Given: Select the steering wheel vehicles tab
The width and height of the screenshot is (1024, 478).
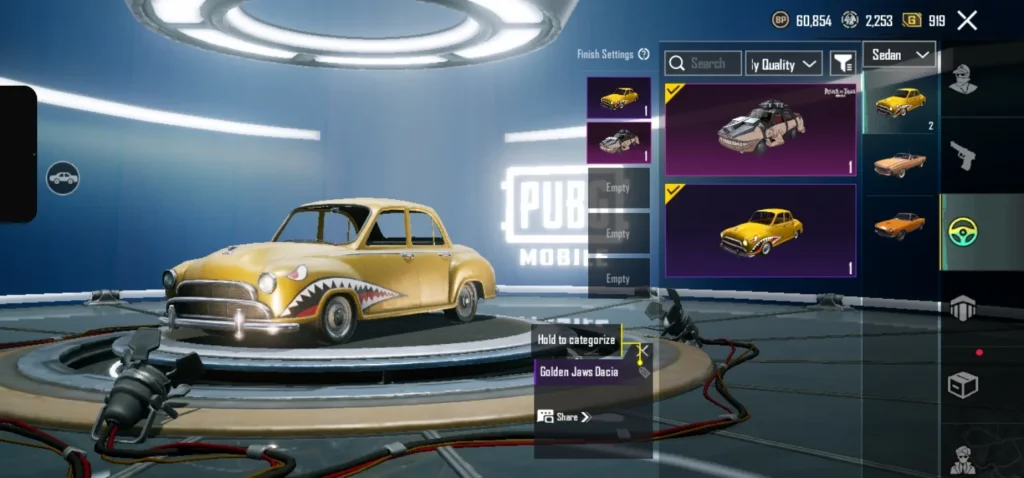Looking at the screenshot, I should click(x=962, y=232).
